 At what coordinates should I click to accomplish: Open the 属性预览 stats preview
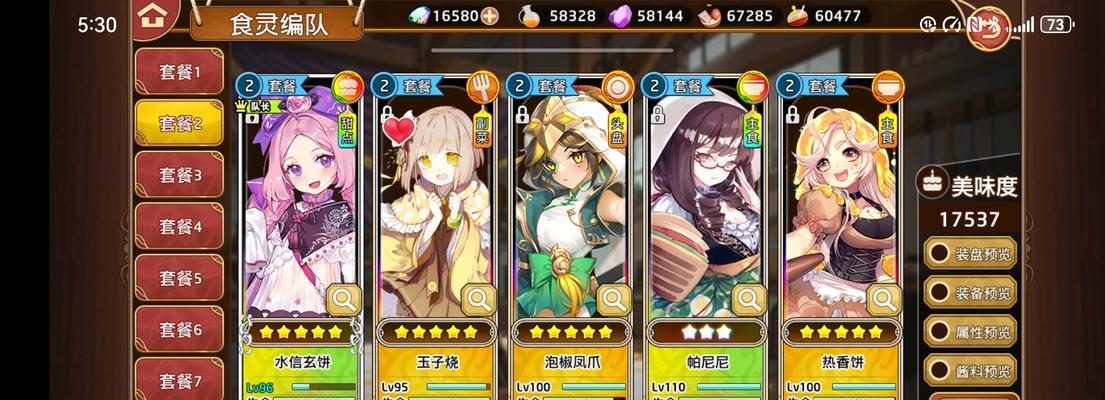[971, 332]
